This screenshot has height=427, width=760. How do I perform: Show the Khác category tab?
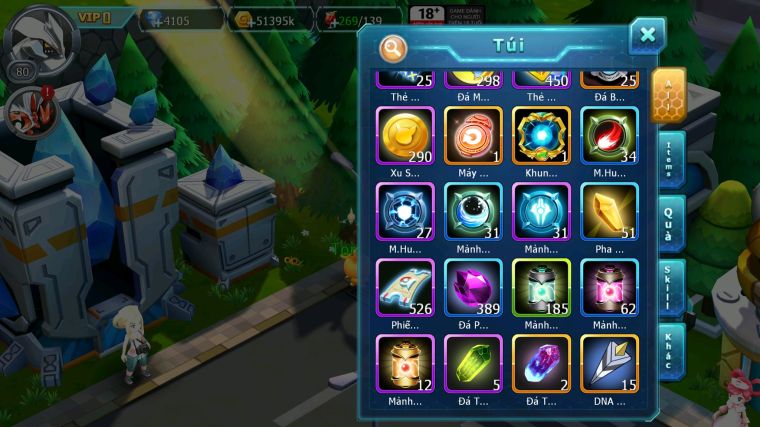click(x=669, y=350)
